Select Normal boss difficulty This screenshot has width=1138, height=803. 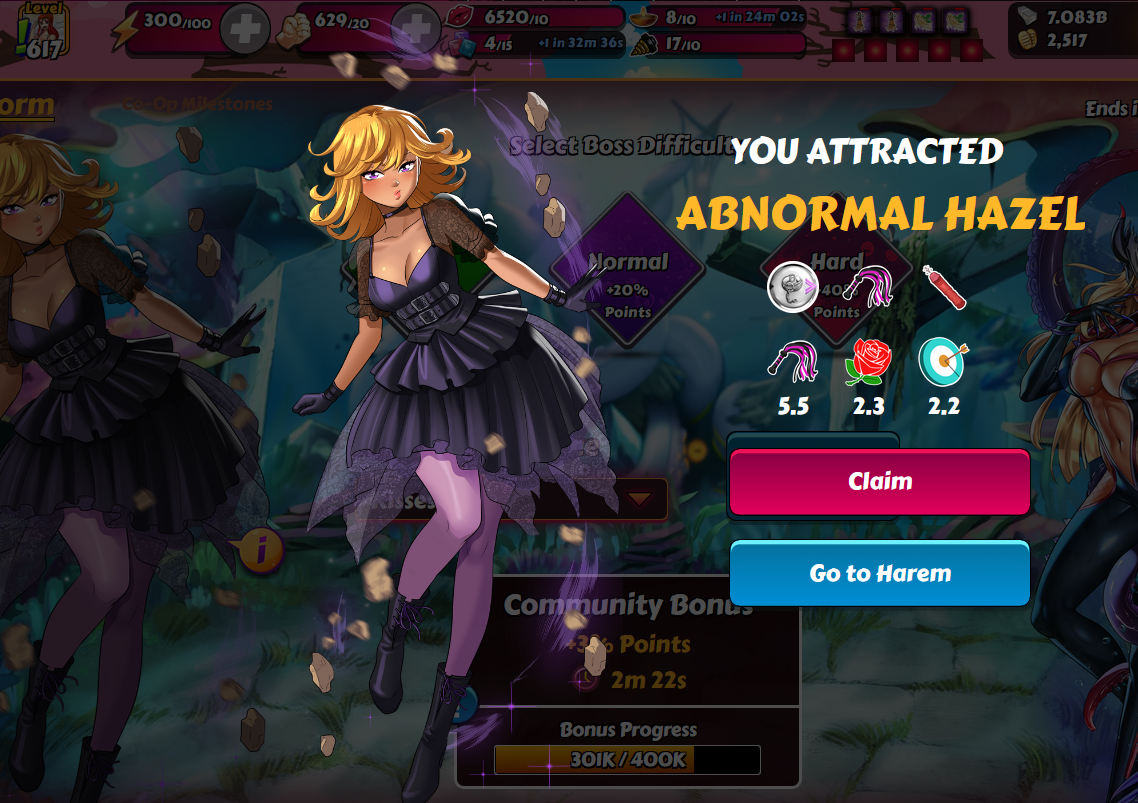(627, 272)
